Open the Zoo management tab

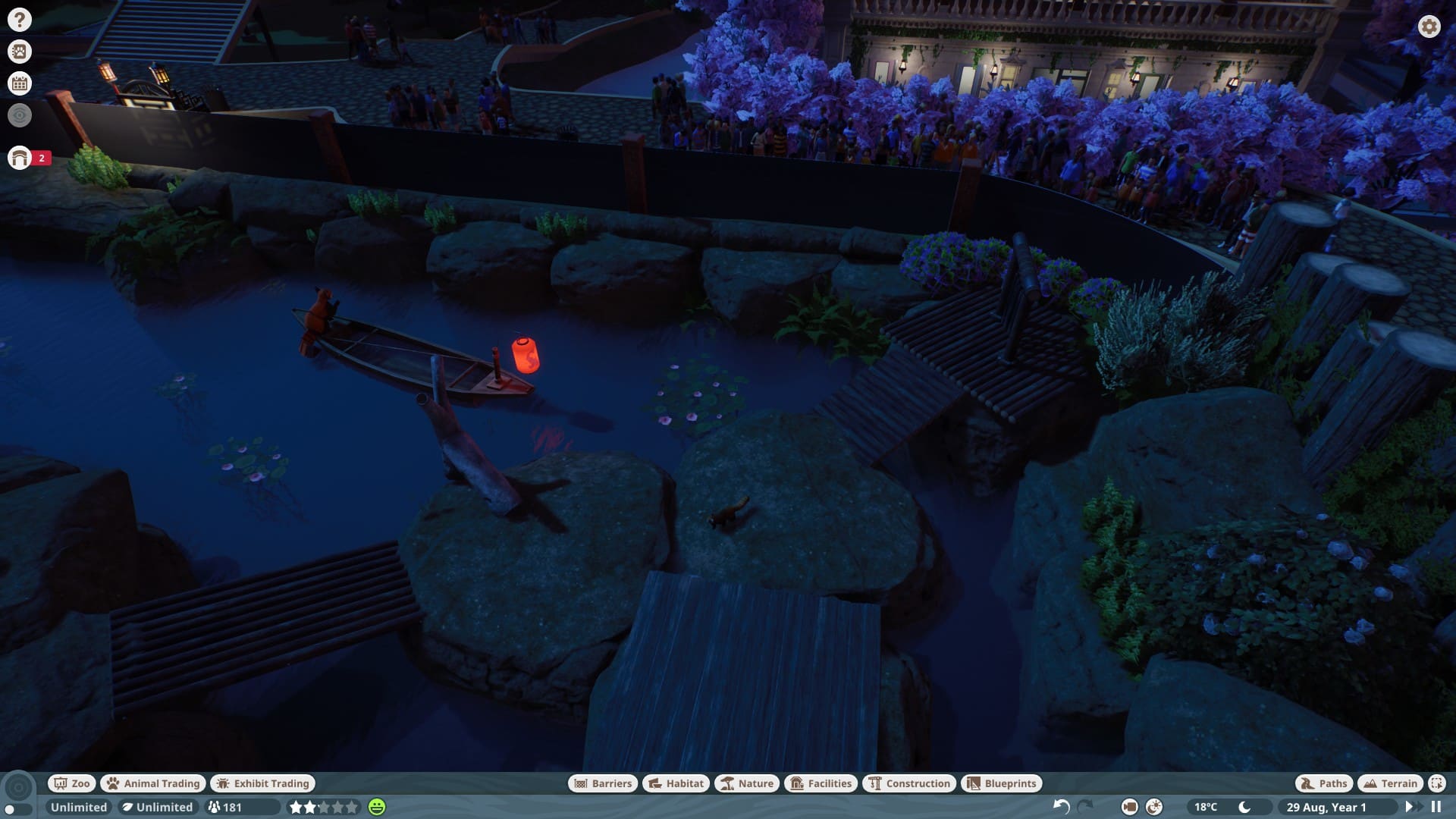[x=72, y=783]
